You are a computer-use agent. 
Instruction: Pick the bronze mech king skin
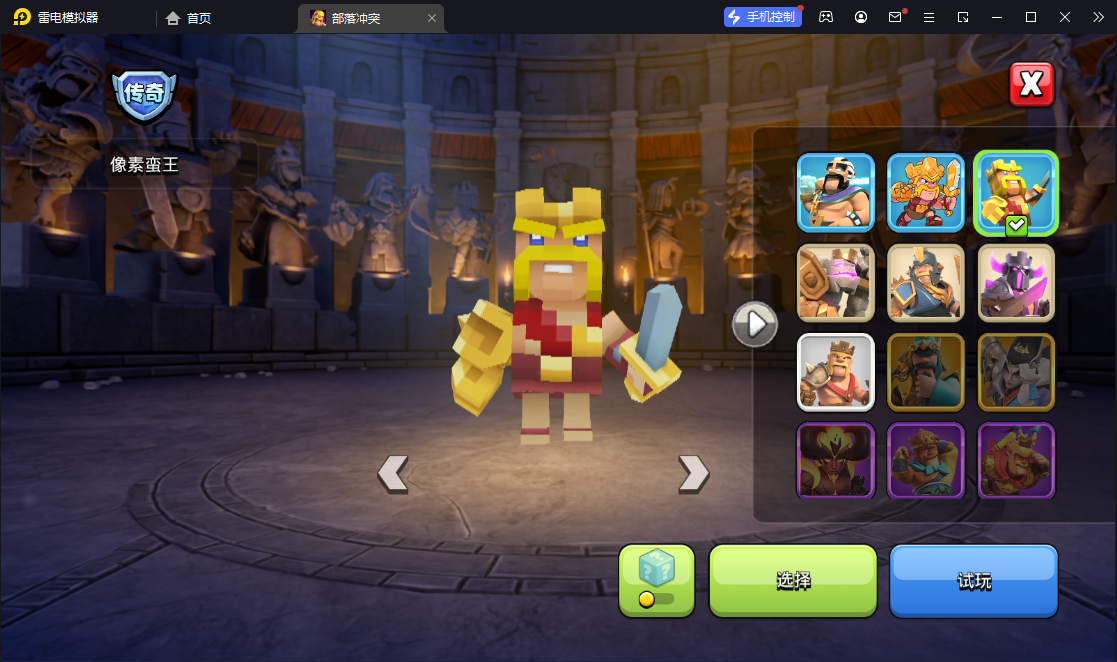coord(836,282)
